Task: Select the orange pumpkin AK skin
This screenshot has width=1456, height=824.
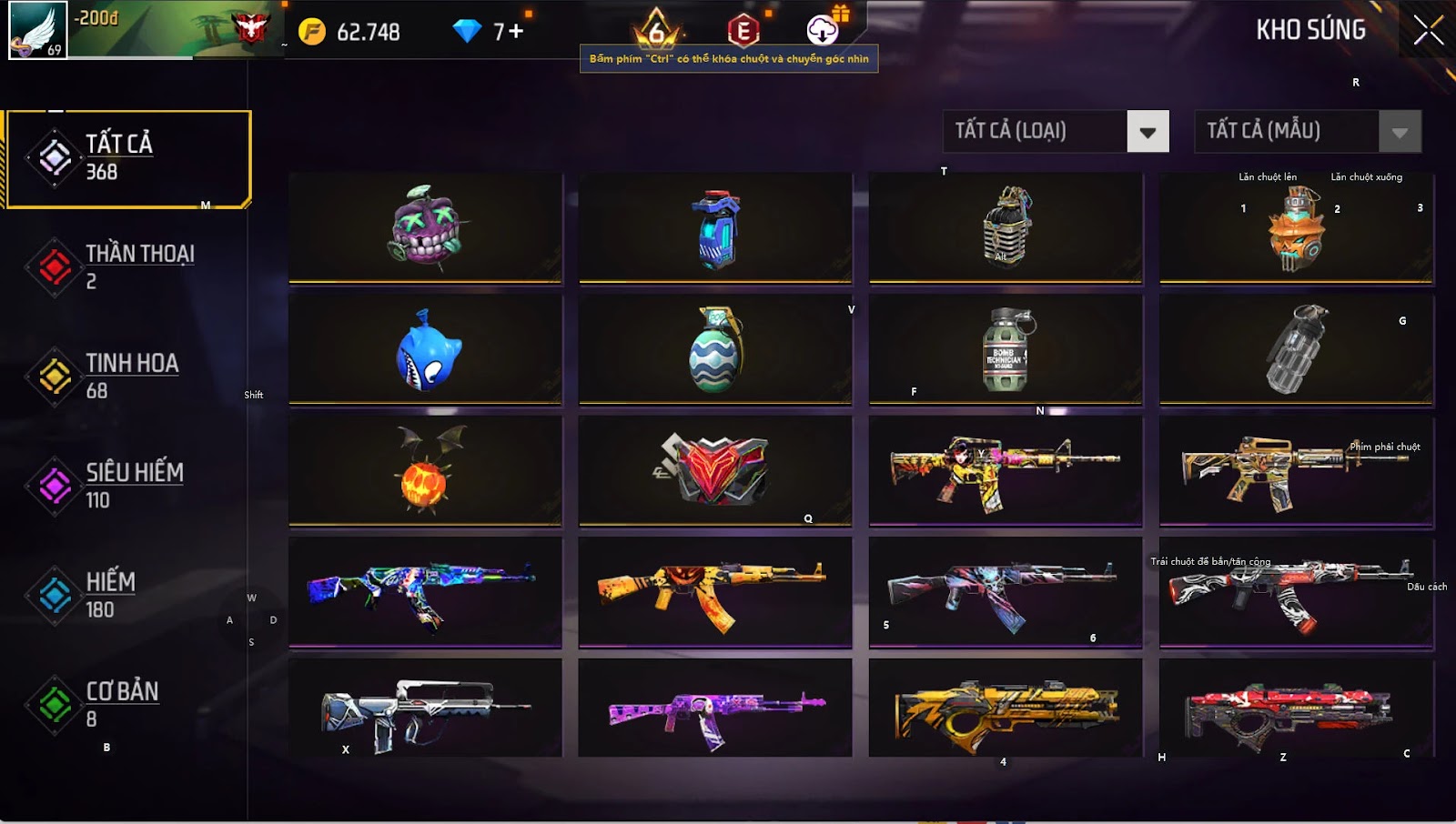Action: coord(715,592)
